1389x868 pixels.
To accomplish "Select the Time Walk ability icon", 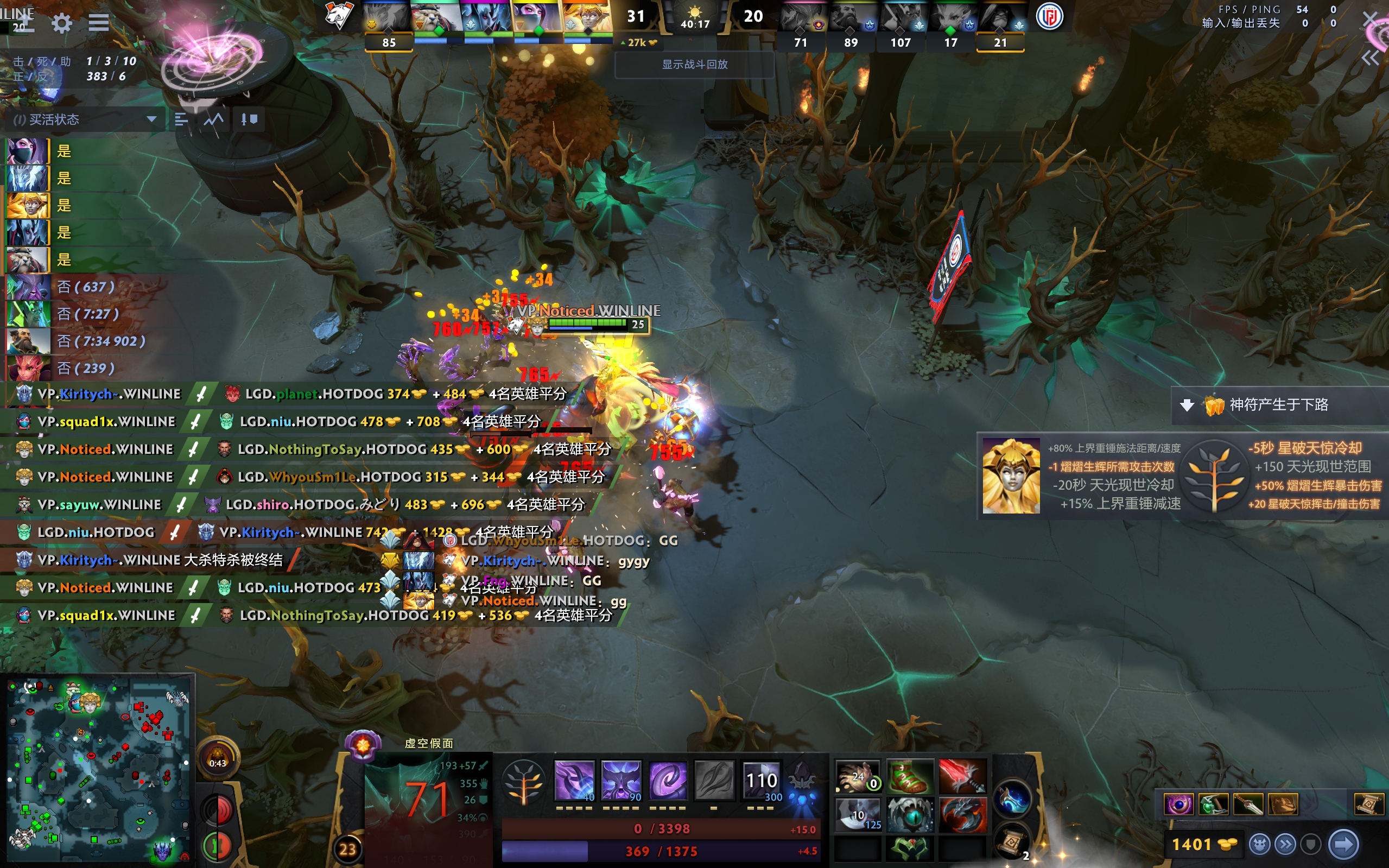I will [x=574, y=781].
